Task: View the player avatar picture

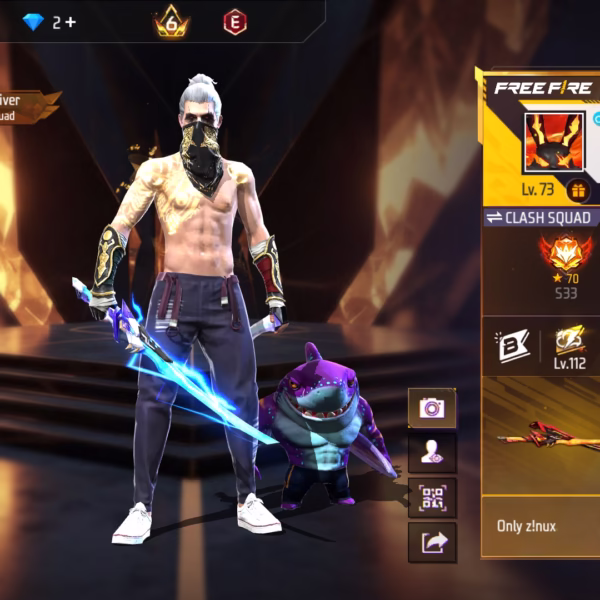Action: click(x=554, y=143)
